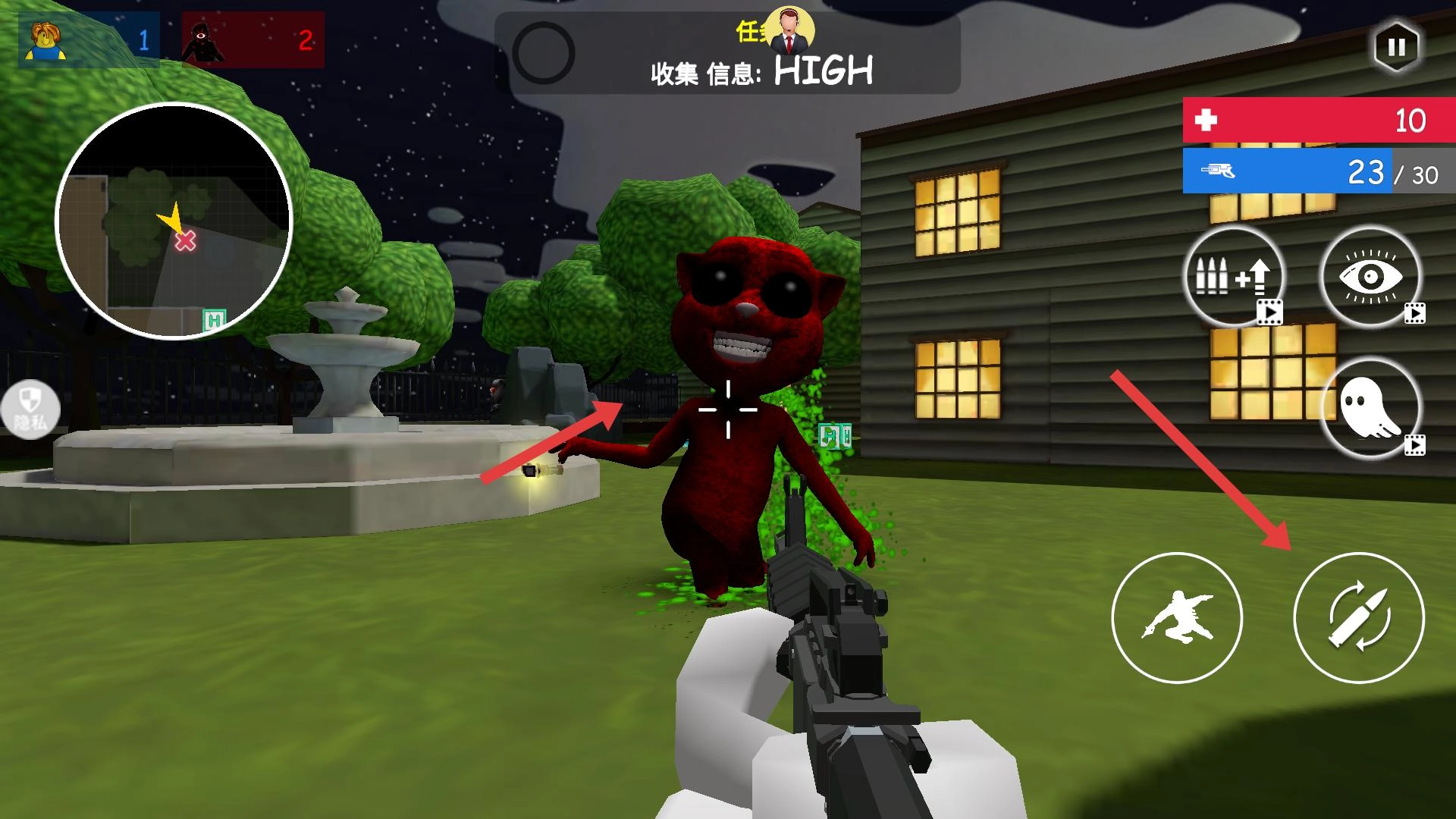The height and width of the screenshot is (819, 1456).
Task: Open the circular minimap
Action: pos(174,221)
